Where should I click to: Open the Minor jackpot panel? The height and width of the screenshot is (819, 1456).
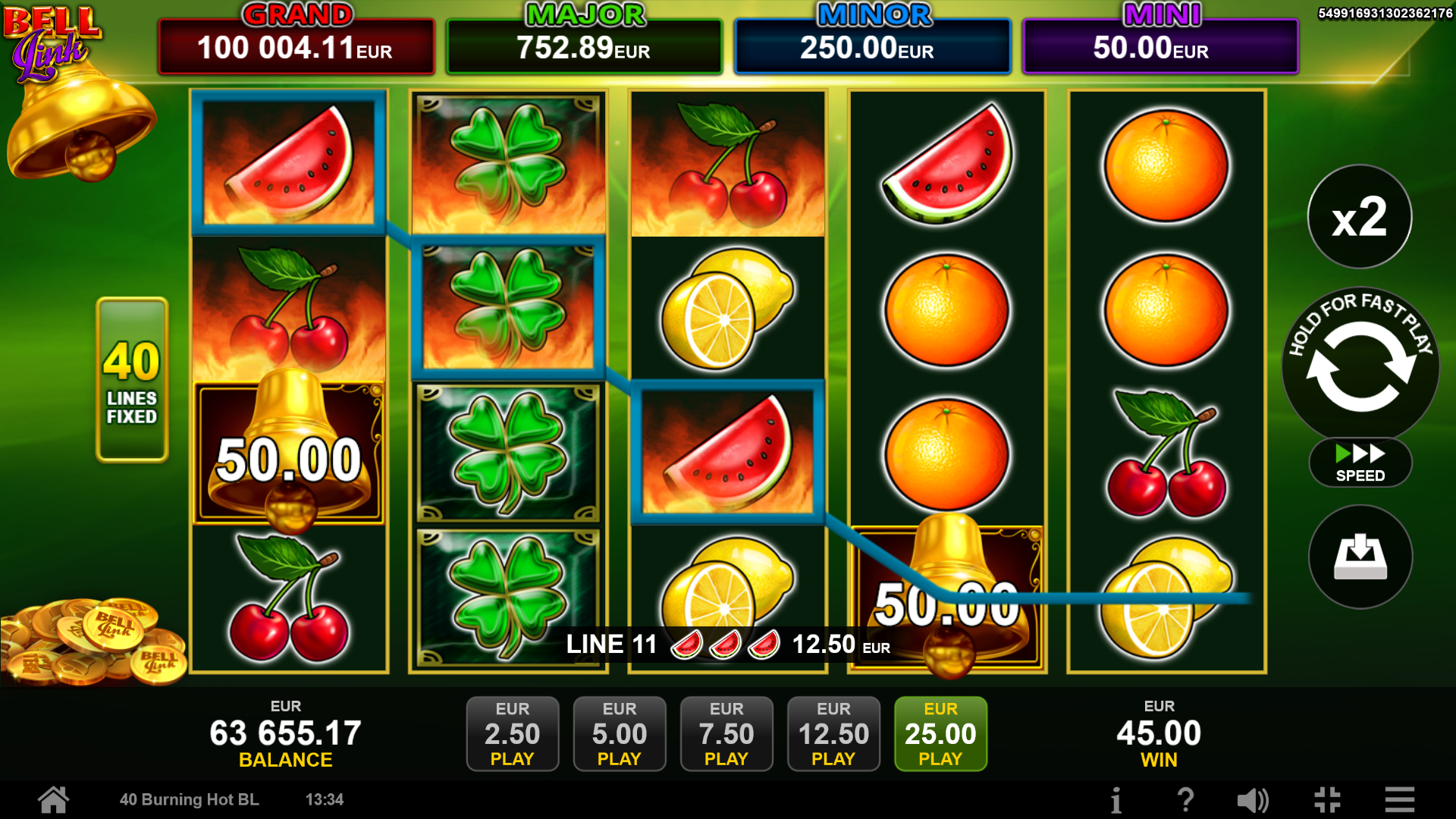click(x=872, y=47)
